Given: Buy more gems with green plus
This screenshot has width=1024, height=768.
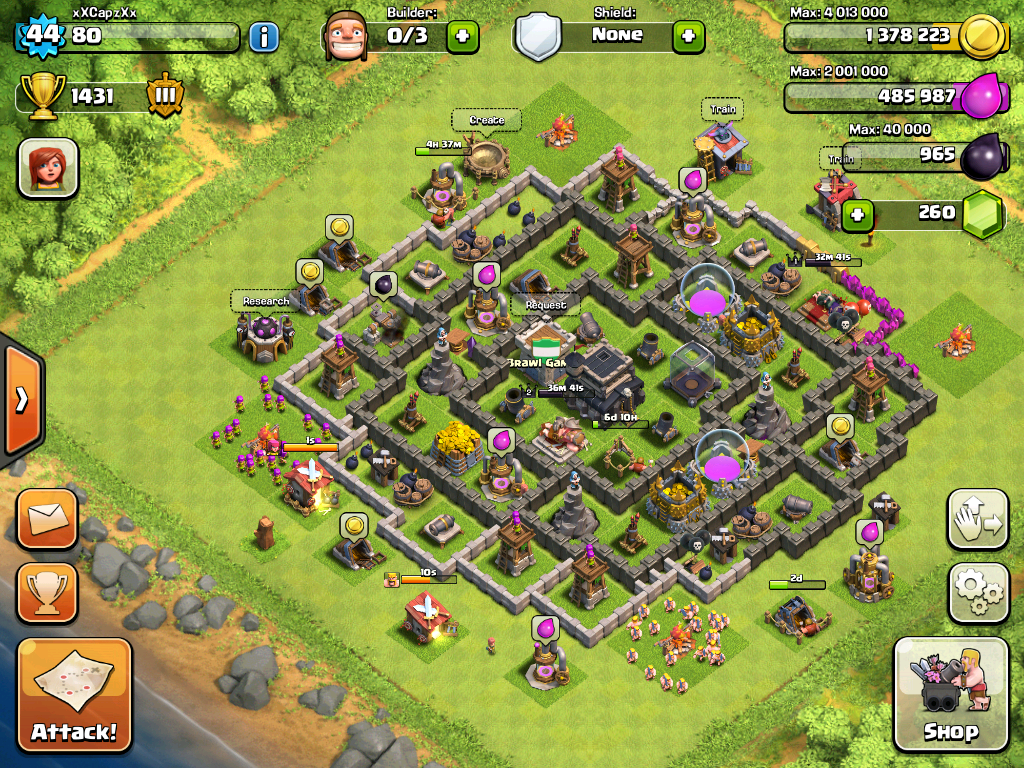Looking at the screenshot, I should coord(857,214).
